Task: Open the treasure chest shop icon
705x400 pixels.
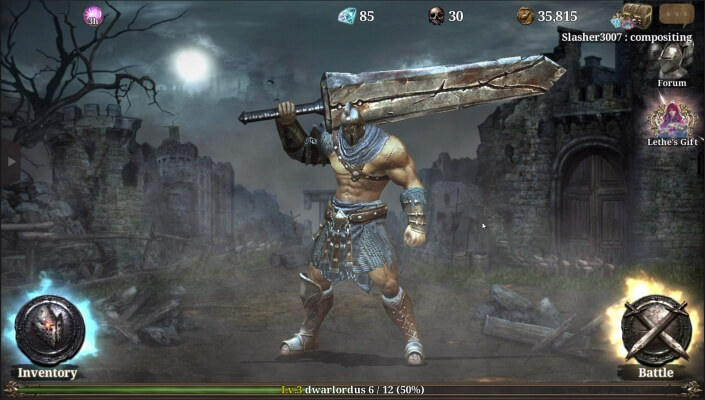Action: (634, 15)
